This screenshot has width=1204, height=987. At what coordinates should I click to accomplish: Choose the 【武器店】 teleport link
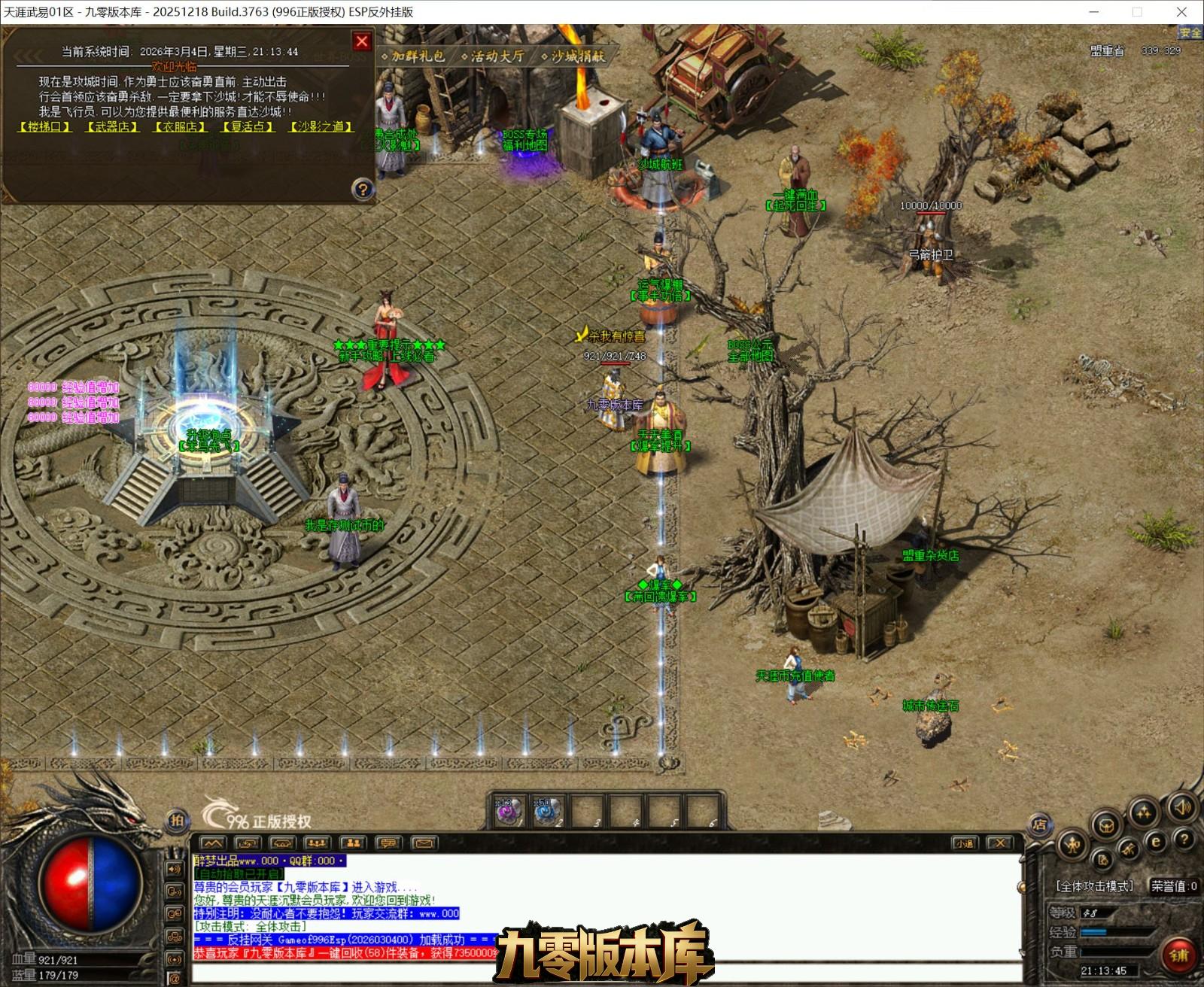click(112, 126)
